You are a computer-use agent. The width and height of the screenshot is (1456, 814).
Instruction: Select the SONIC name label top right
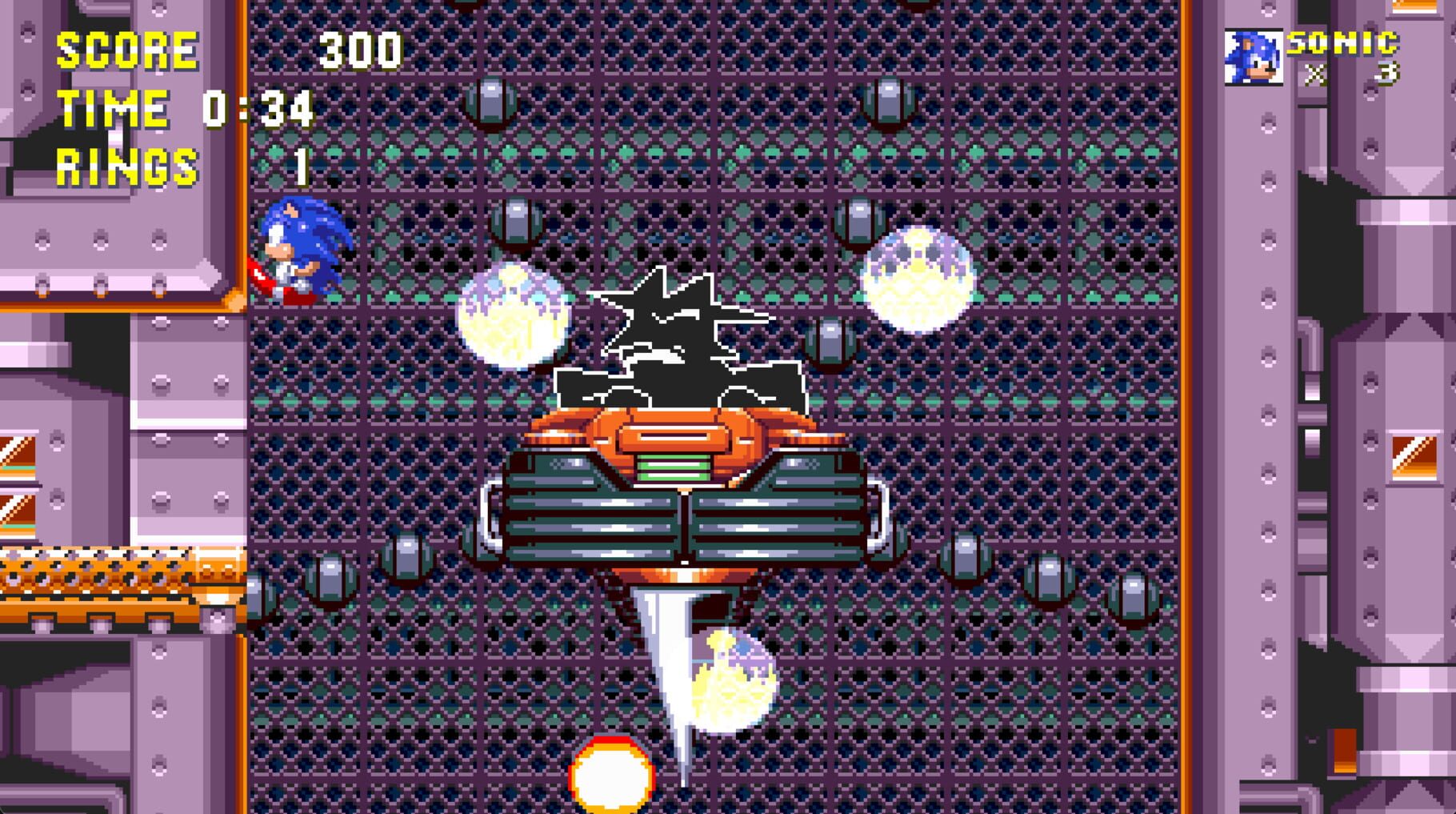[x=1342, y=42]
